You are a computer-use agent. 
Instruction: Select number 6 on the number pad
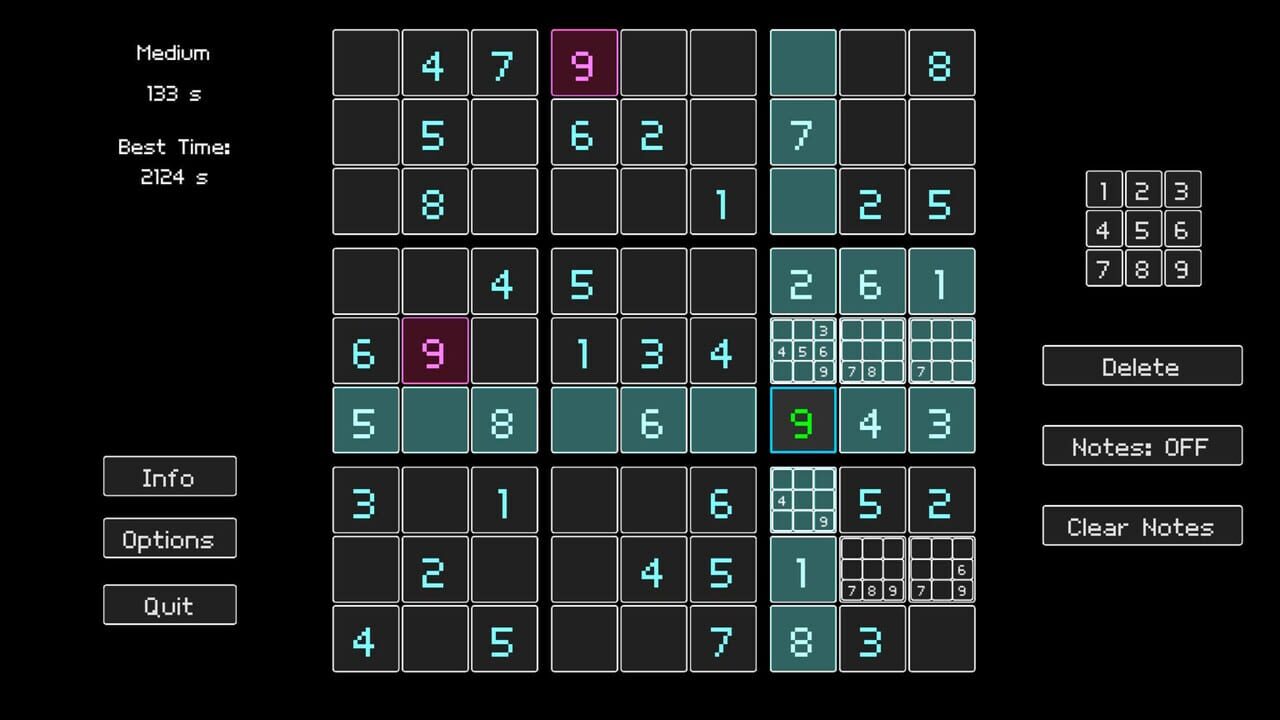coord(1182,229)
